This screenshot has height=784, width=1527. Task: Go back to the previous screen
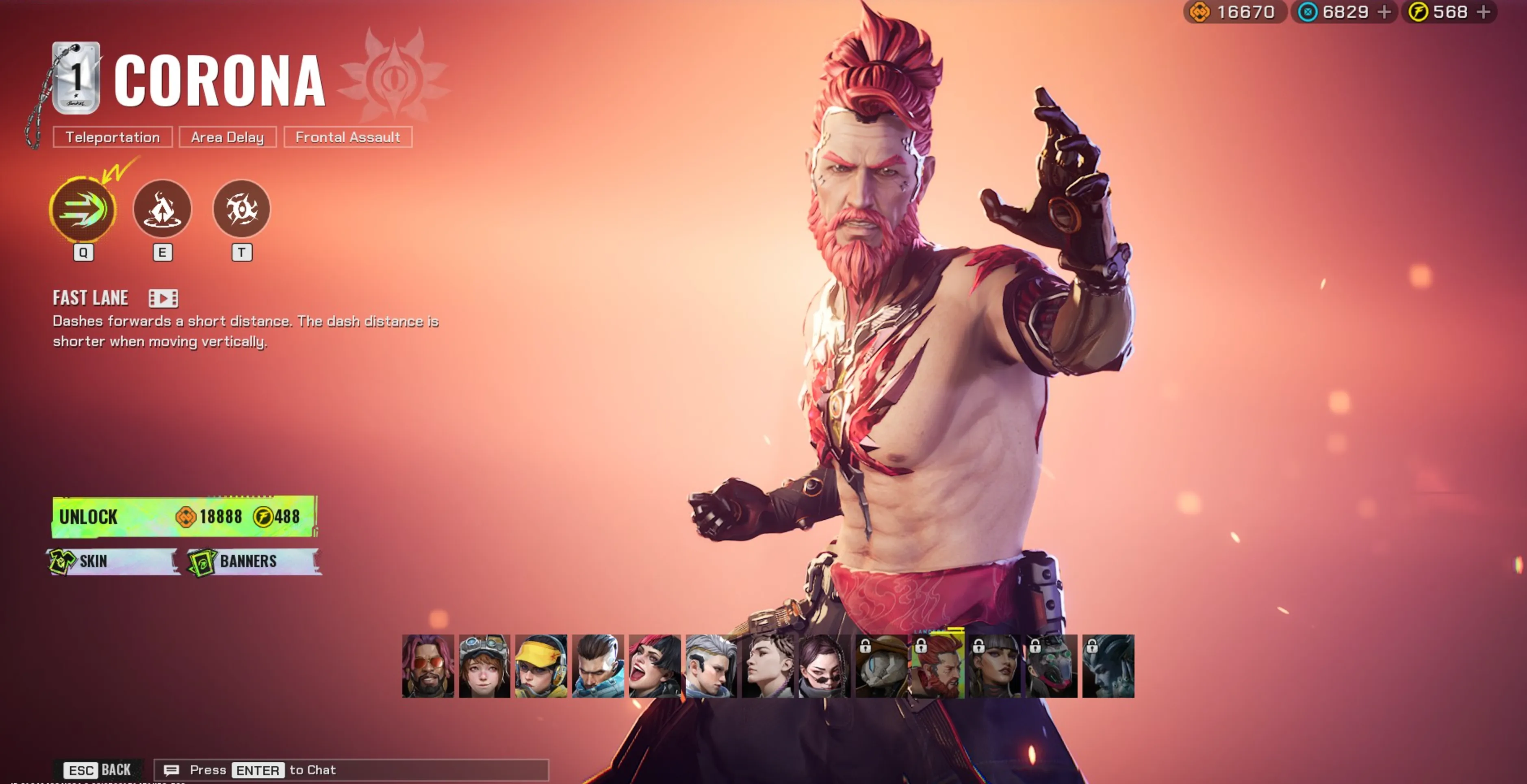pos(98,770)
